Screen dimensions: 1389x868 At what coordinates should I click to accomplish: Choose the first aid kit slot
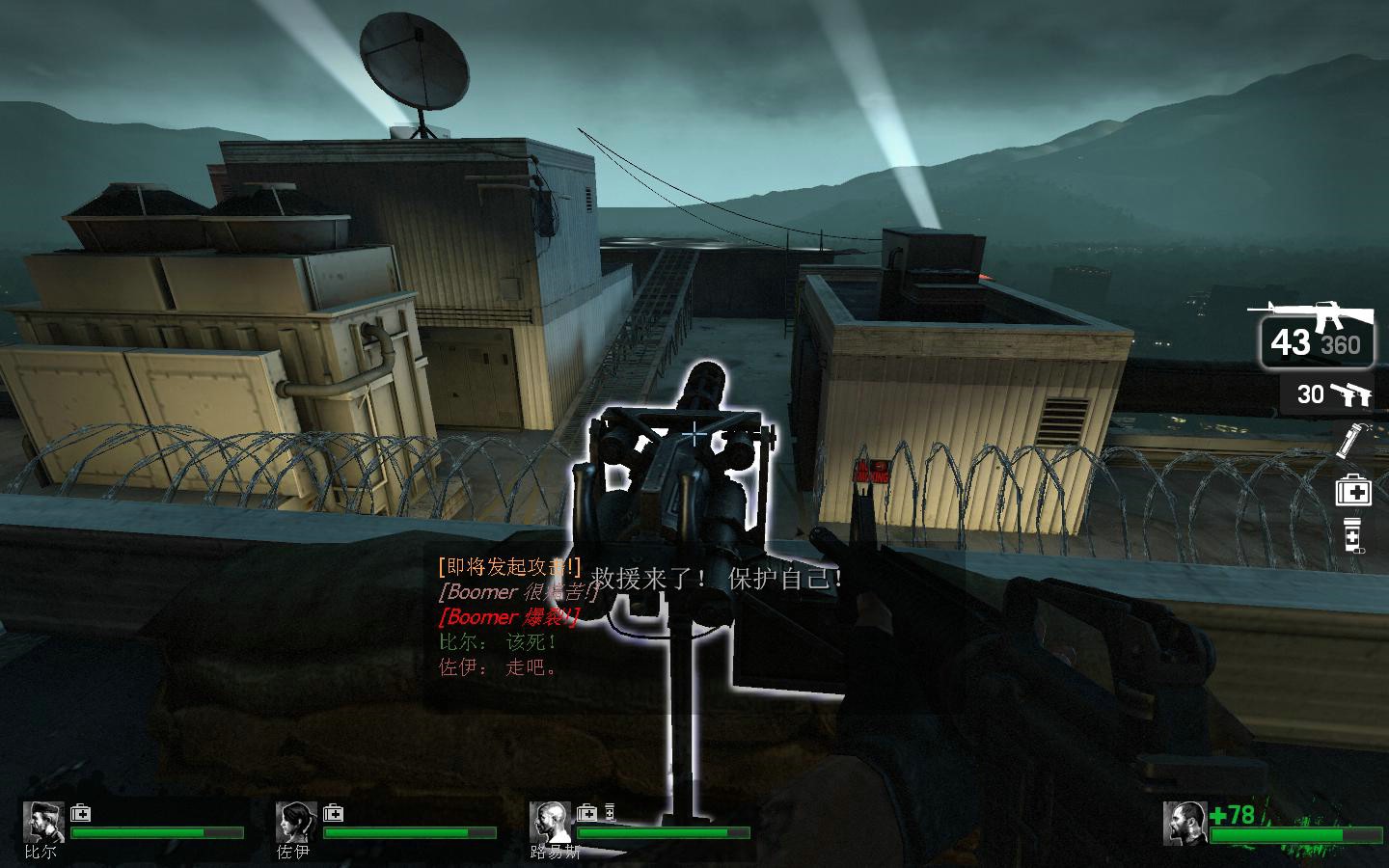point(1352,491)
